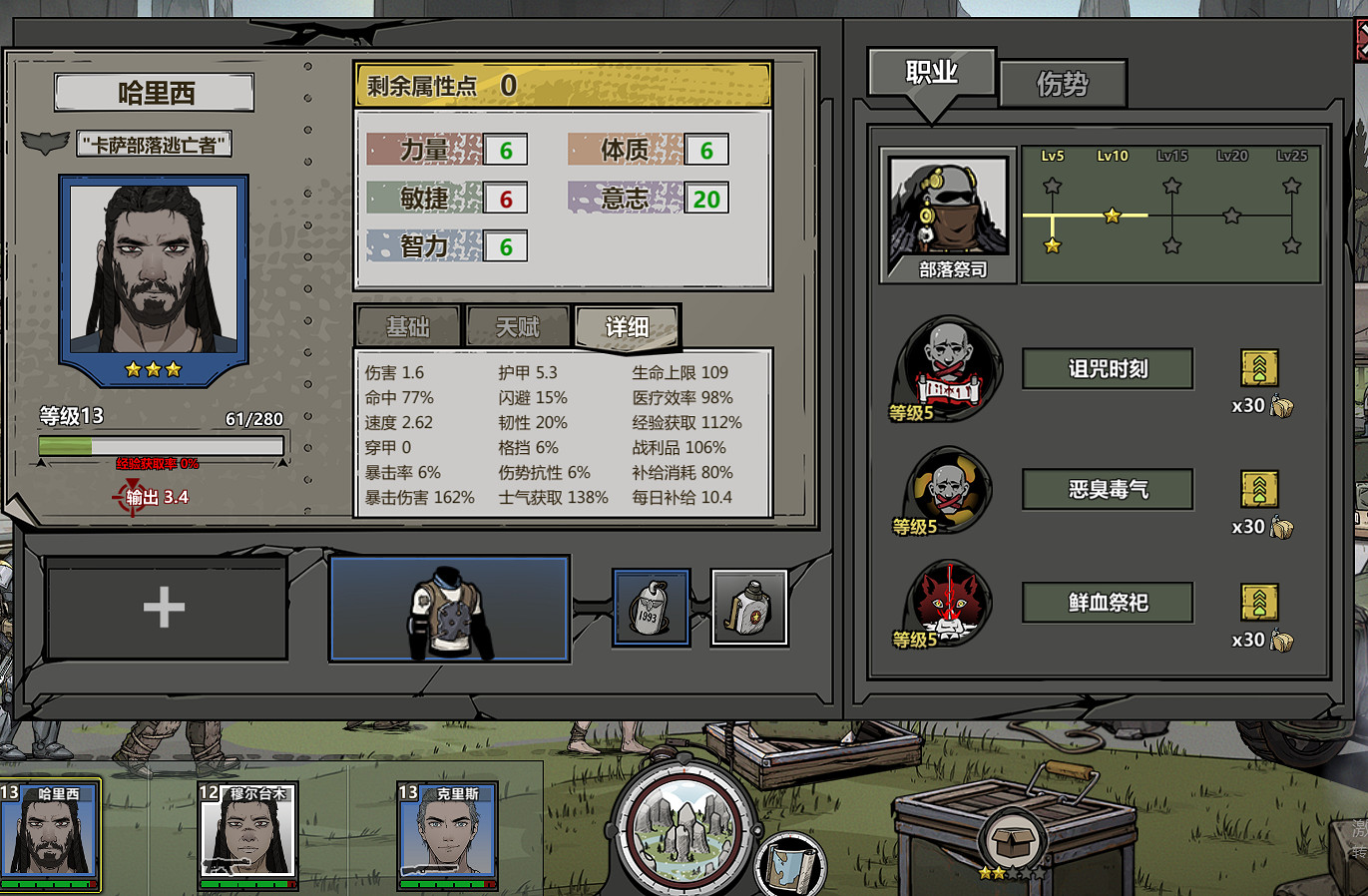Click the 1993 flask item slot

(x=653, y=606)
